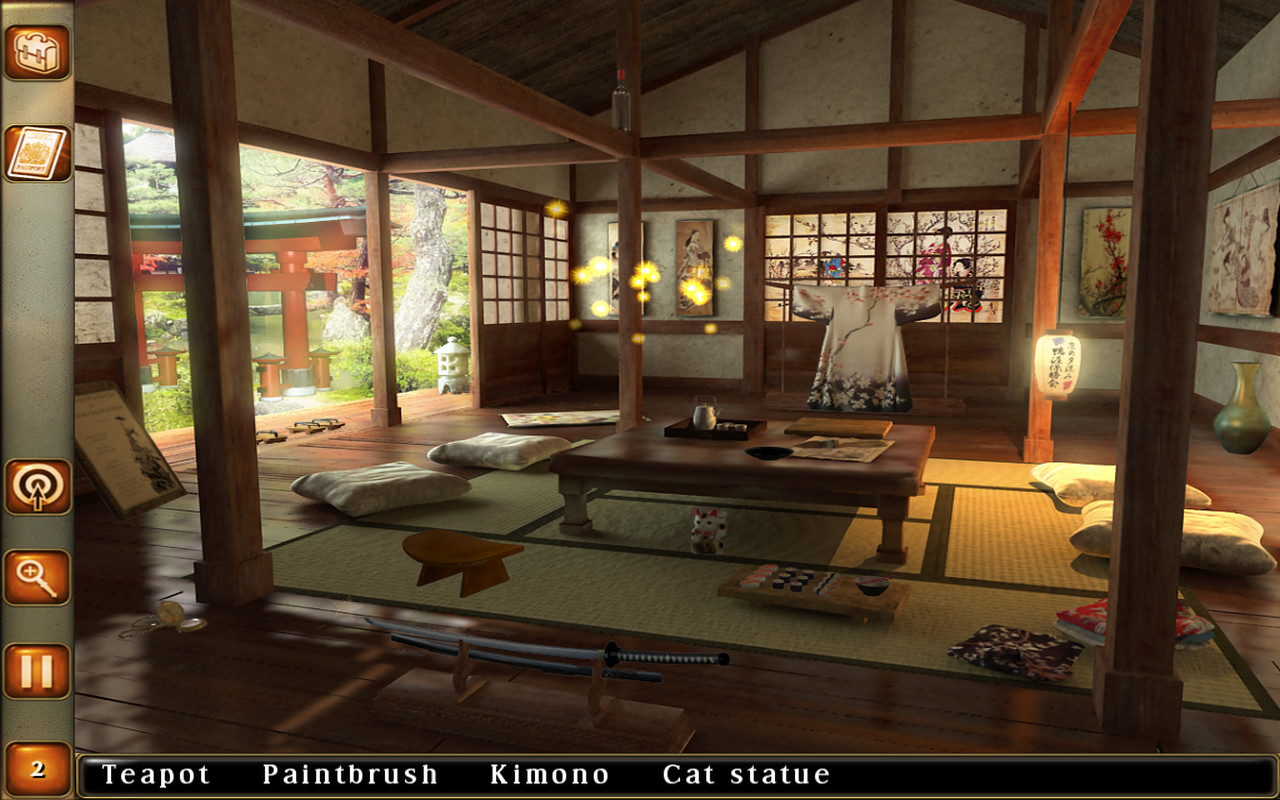Use the target hint button
This screenshot has height=800, width=1280.
tap(37, 487)
